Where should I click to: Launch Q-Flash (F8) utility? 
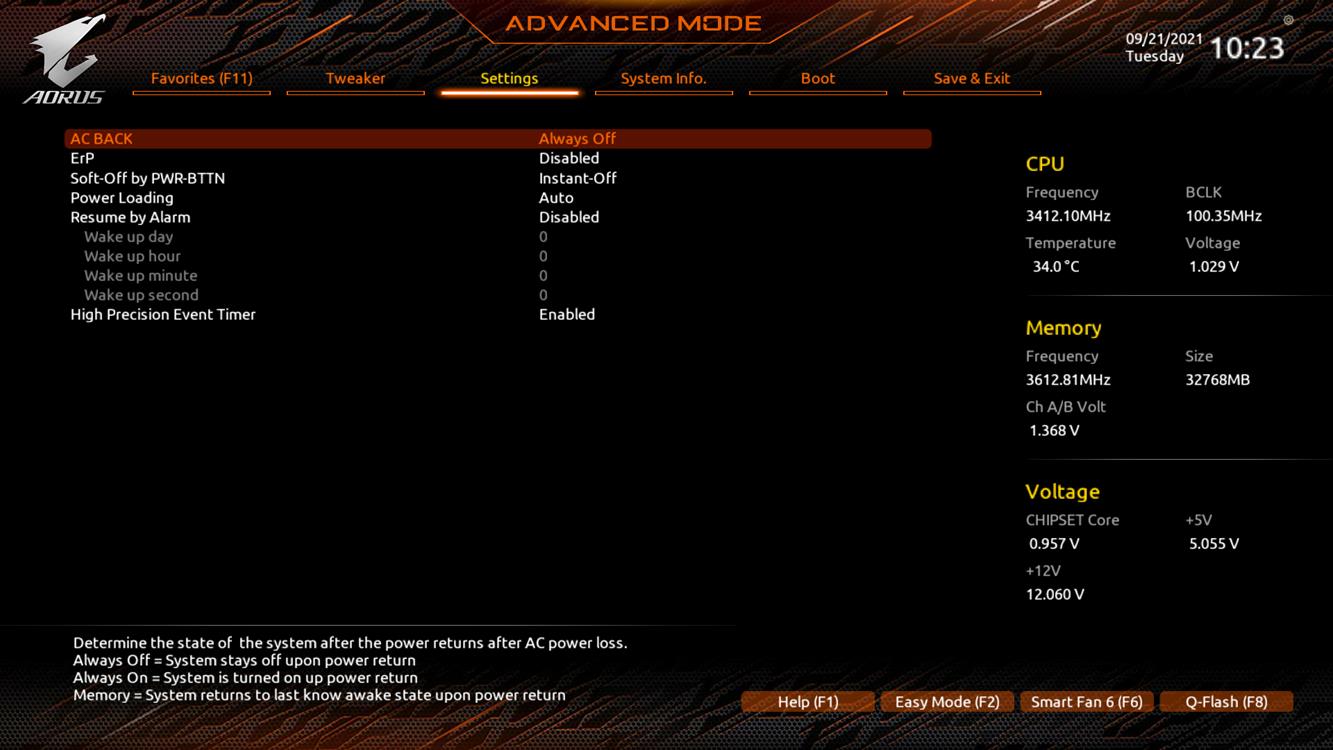point(1226,702)
